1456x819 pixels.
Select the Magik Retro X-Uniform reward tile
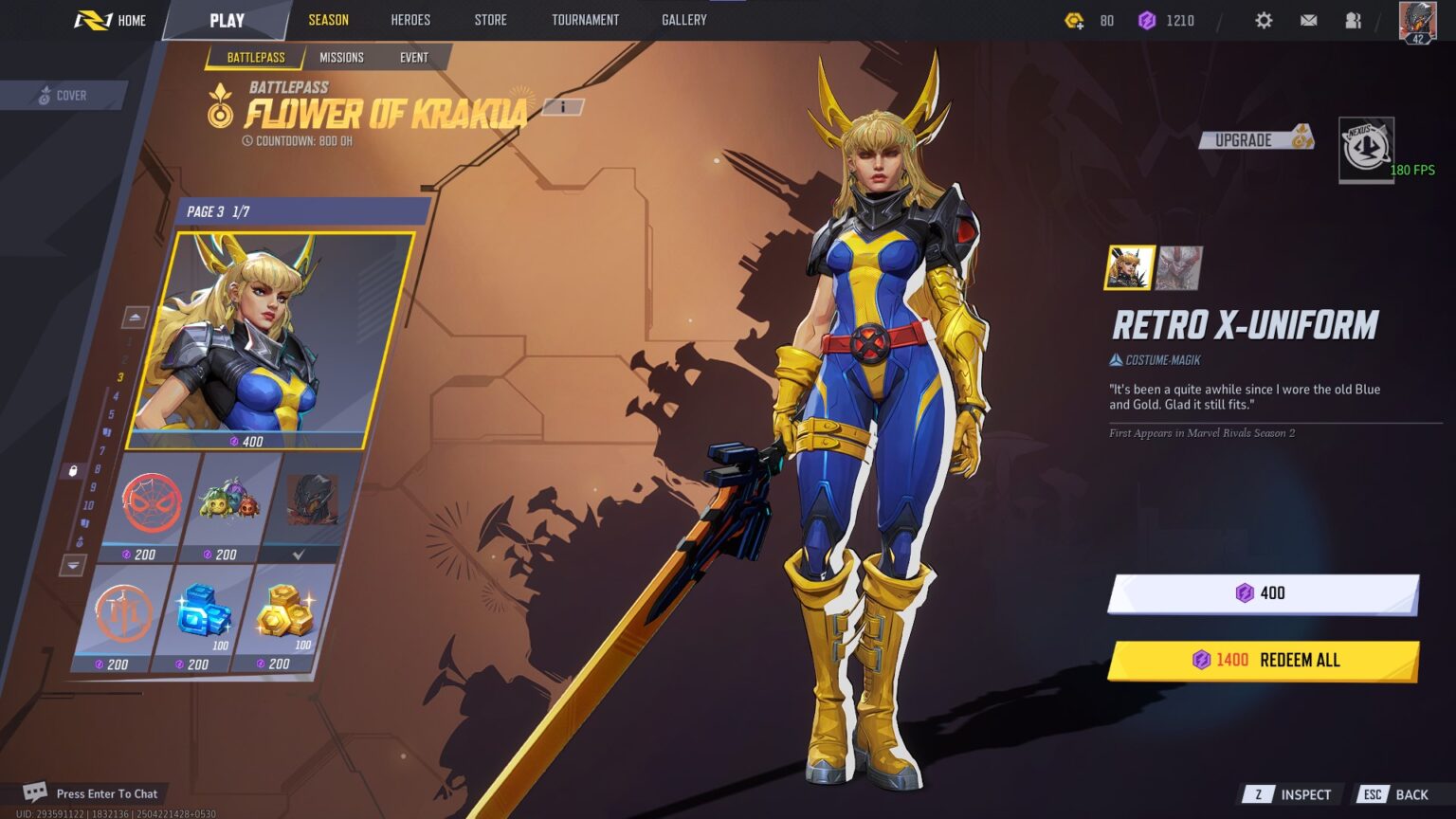pos(270,341)
